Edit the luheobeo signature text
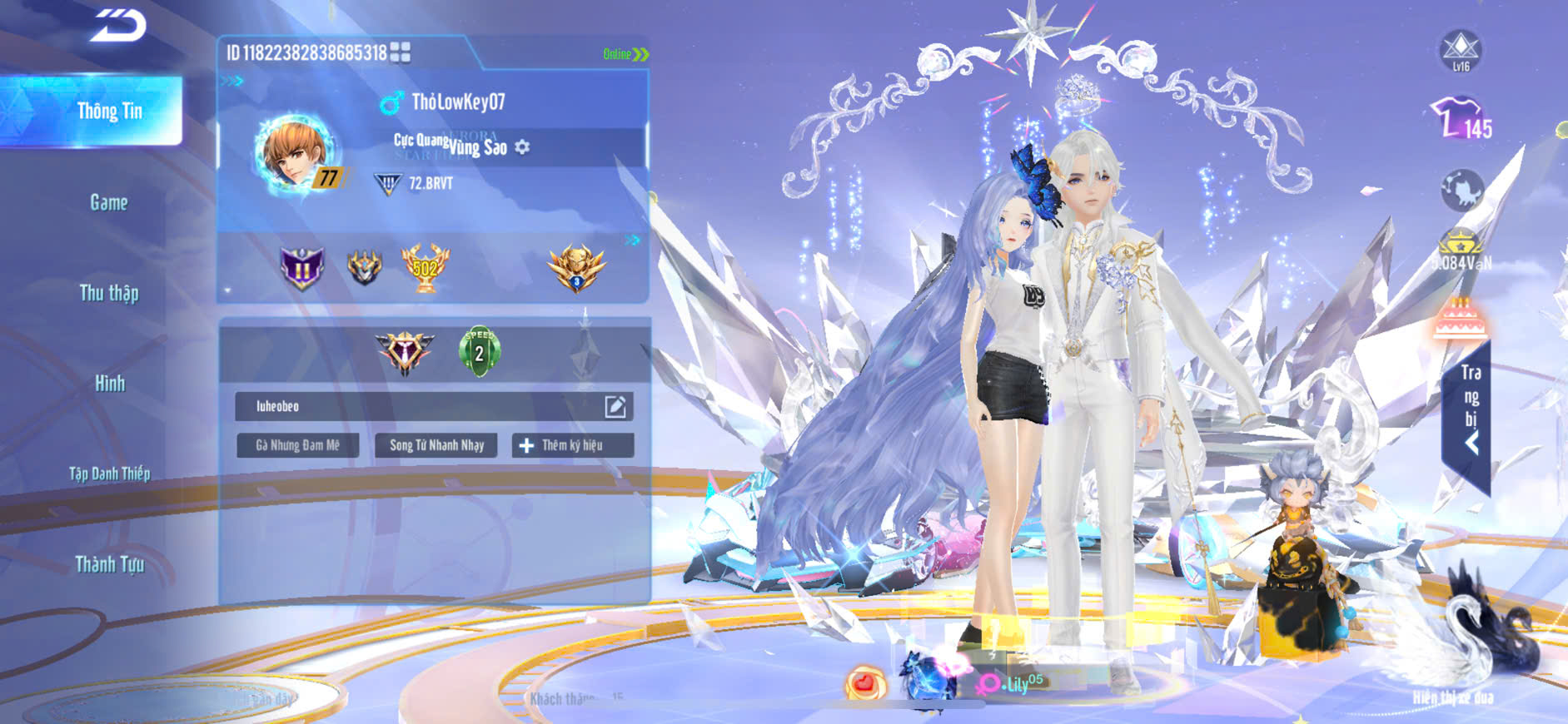 (615, 406)
